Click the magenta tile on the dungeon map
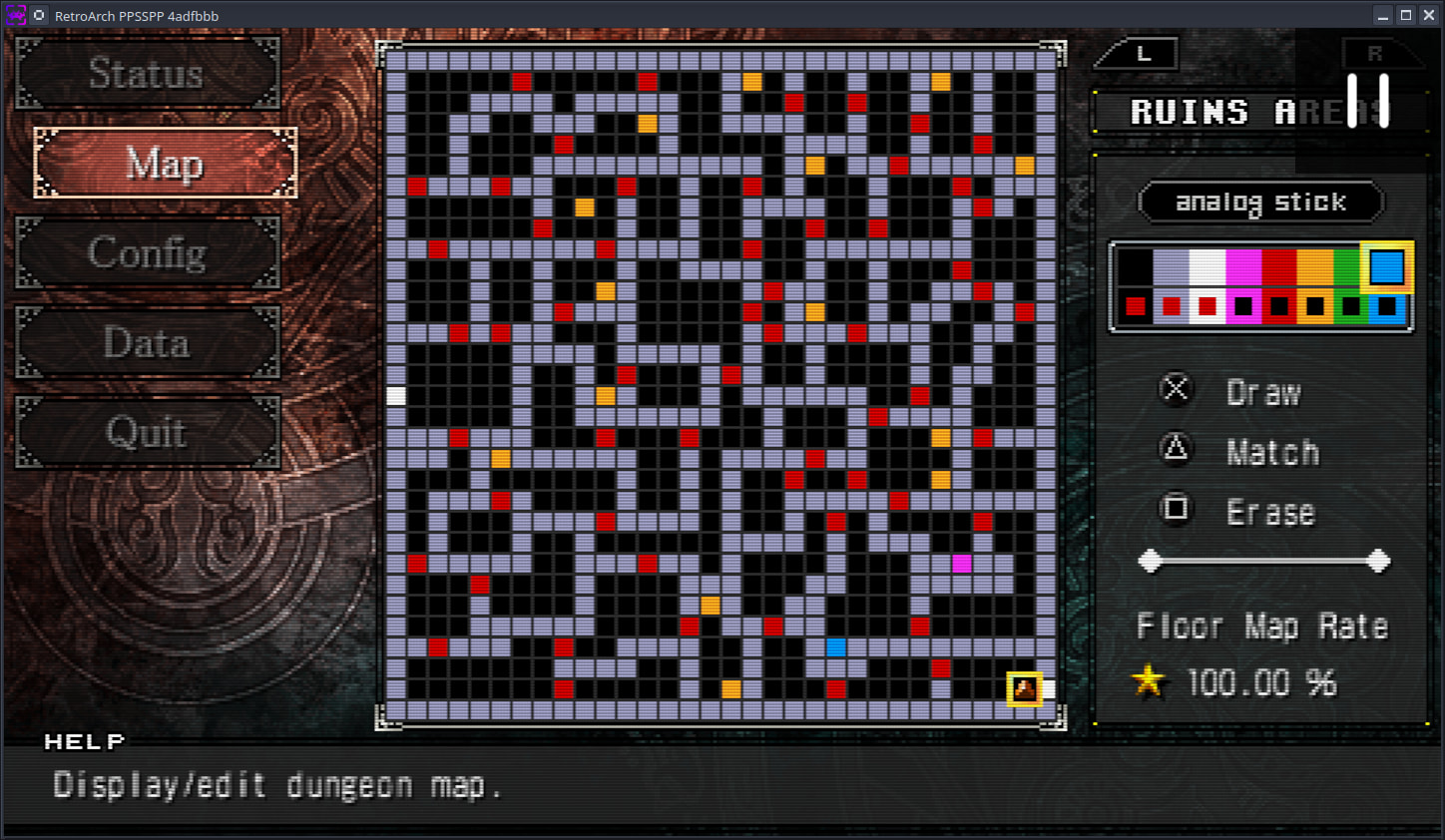This screenshot has width=1445, height=840. point(962,564)
